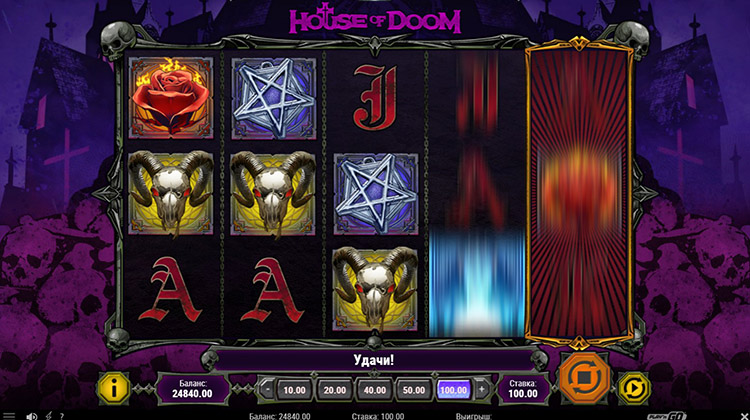Select the 100.00 bet value
This screenshot has height=420, width=750.
point(455,389)
